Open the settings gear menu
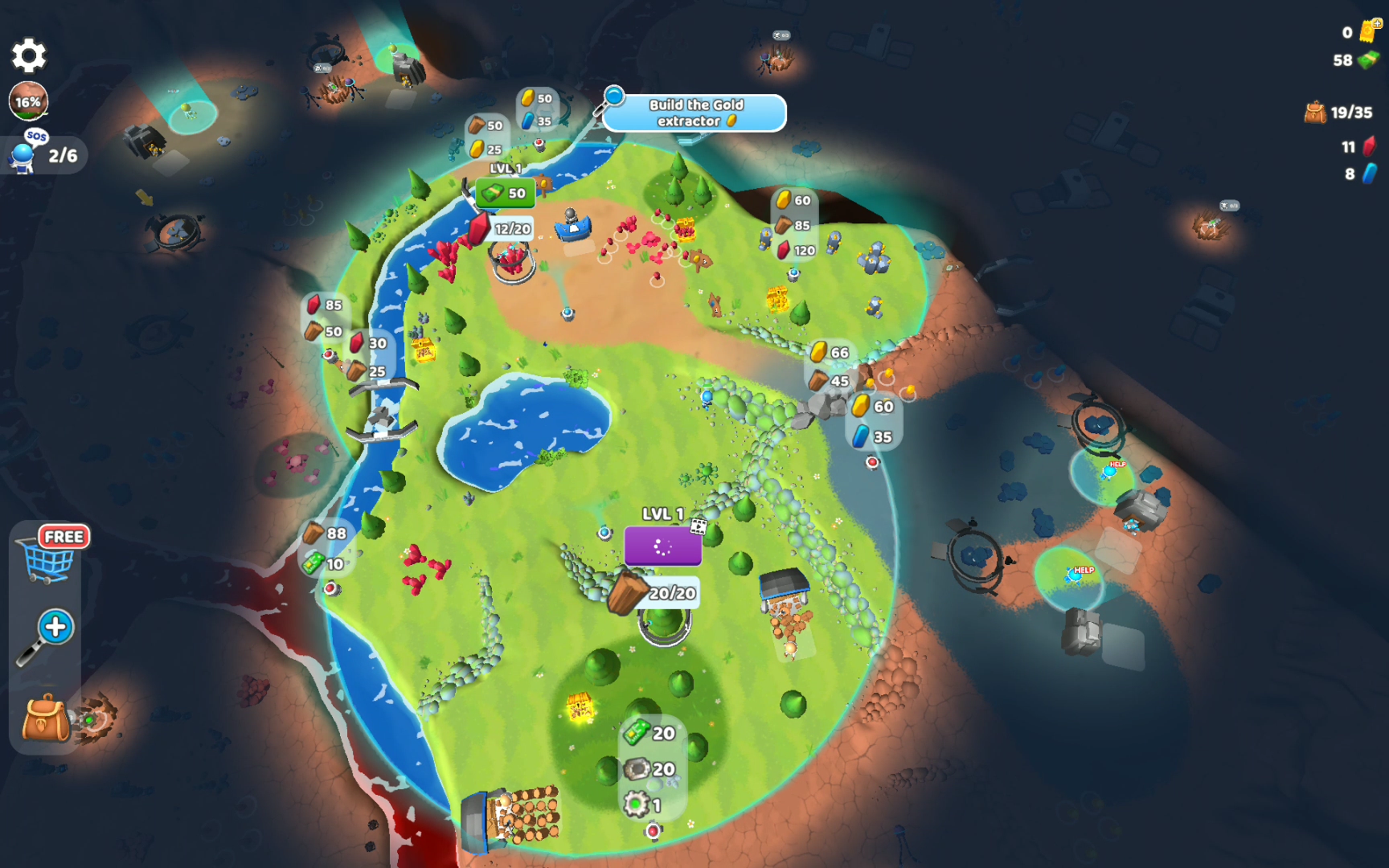Image resolution: width=1389 pixels, height=868 pixels. (x=29, y=56)
